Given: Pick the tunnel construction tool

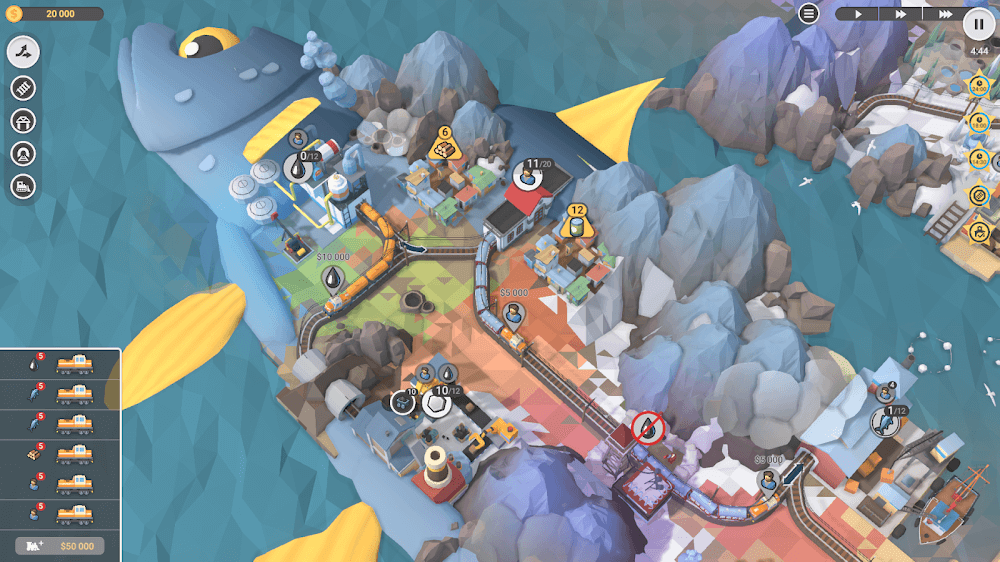Looking at the screenshot, I should 24,154.
